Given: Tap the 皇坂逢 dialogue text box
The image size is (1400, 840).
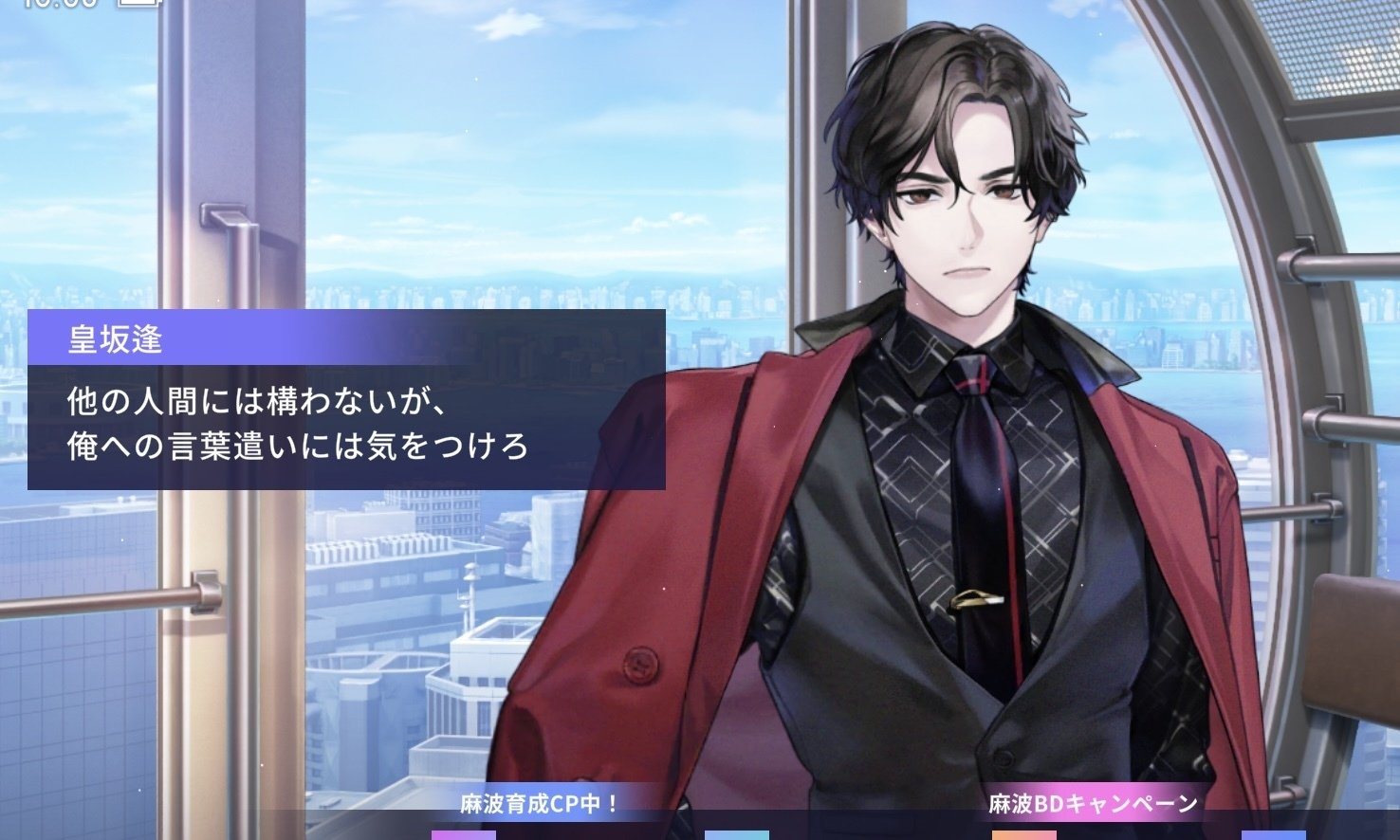Looking at the screenshot, I should [346, 426].
